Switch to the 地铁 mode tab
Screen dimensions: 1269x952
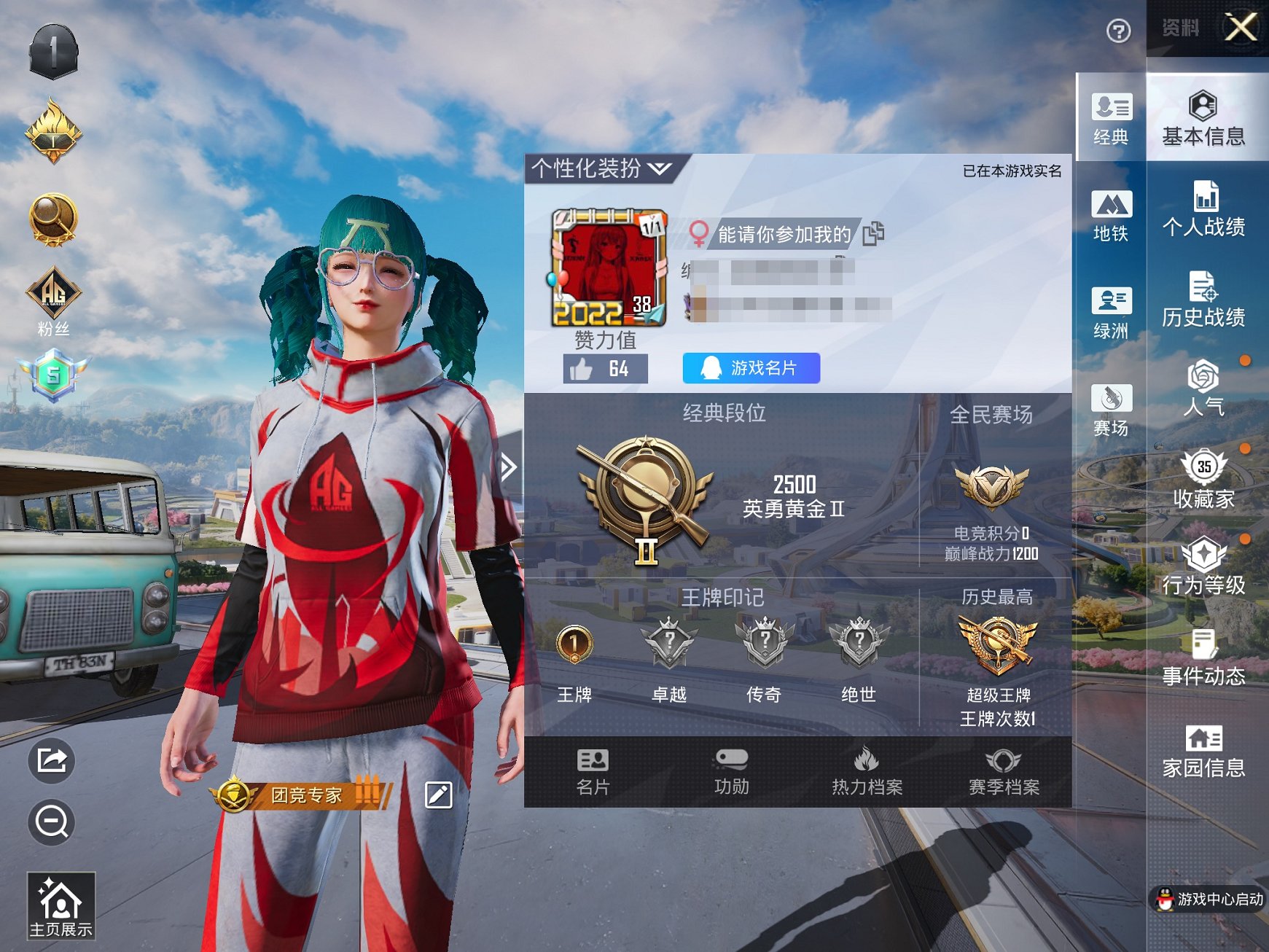pyautogui.click(x=1110, y=215)
